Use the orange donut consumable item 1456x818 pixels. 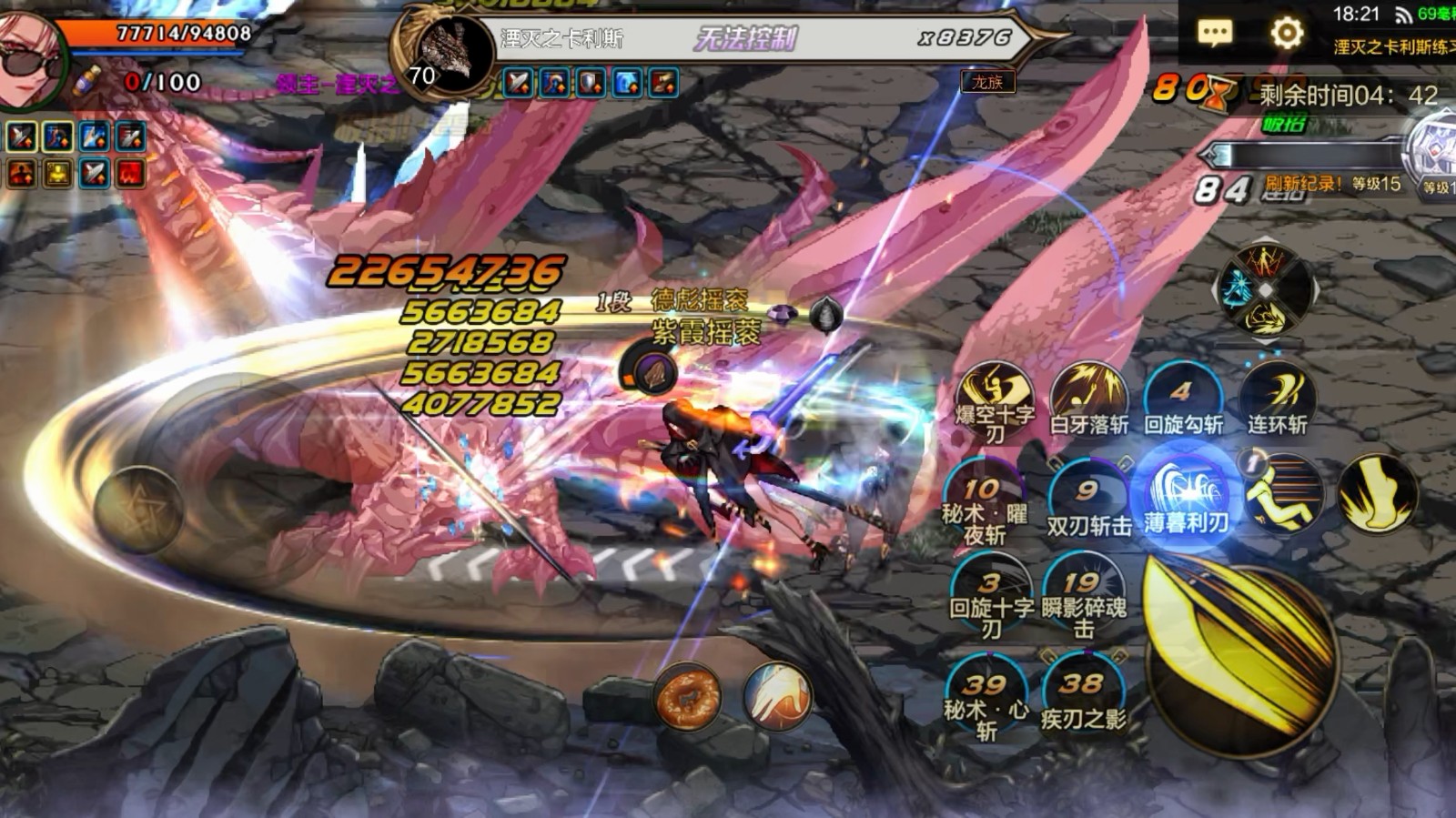(688, 698)
